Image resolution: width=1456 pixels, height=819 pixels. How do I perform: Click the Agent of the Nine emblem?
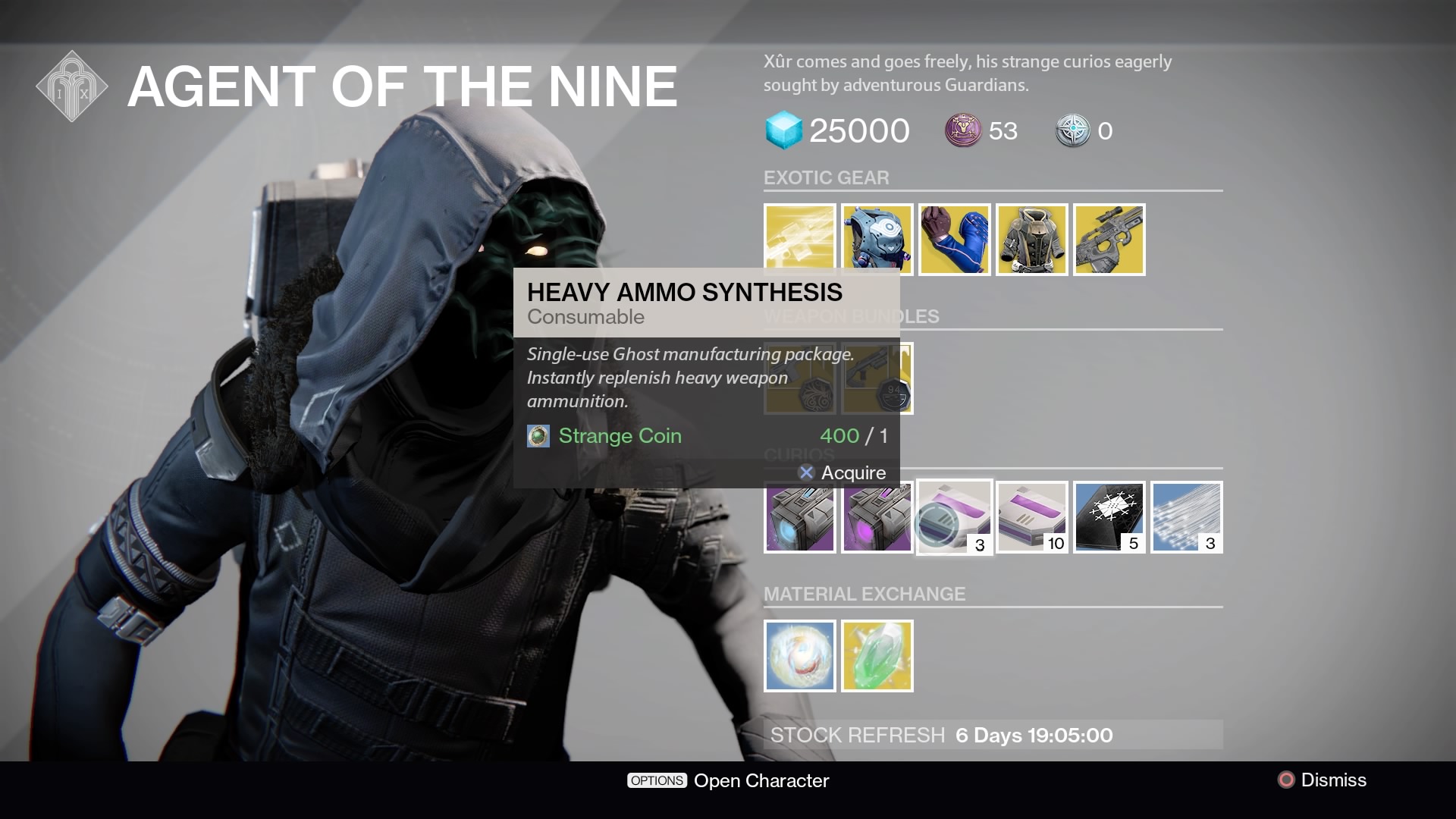72,86
